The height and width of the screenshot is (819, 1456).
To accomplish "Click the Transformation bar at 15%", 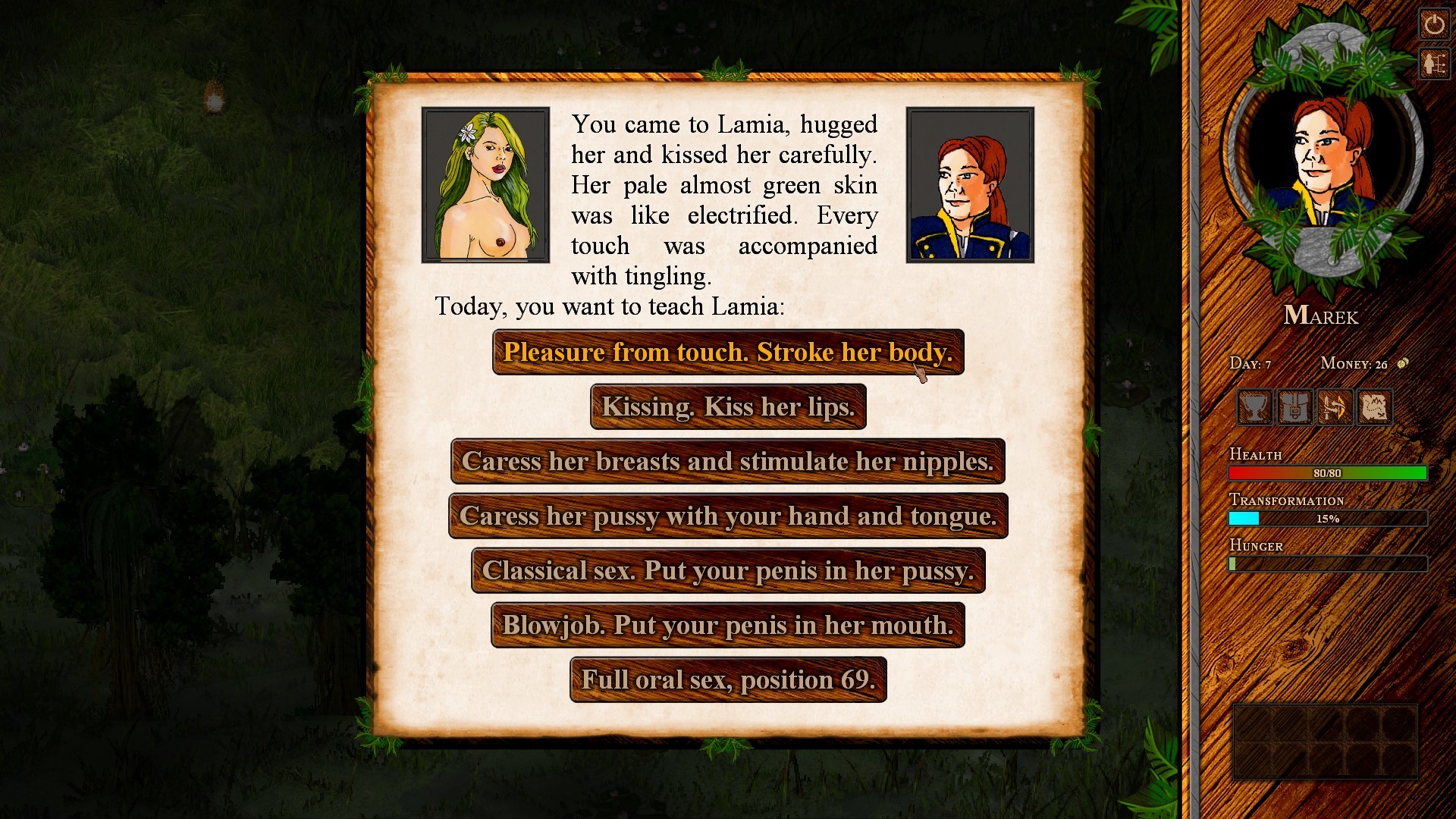I will [x=1326, y=517].
